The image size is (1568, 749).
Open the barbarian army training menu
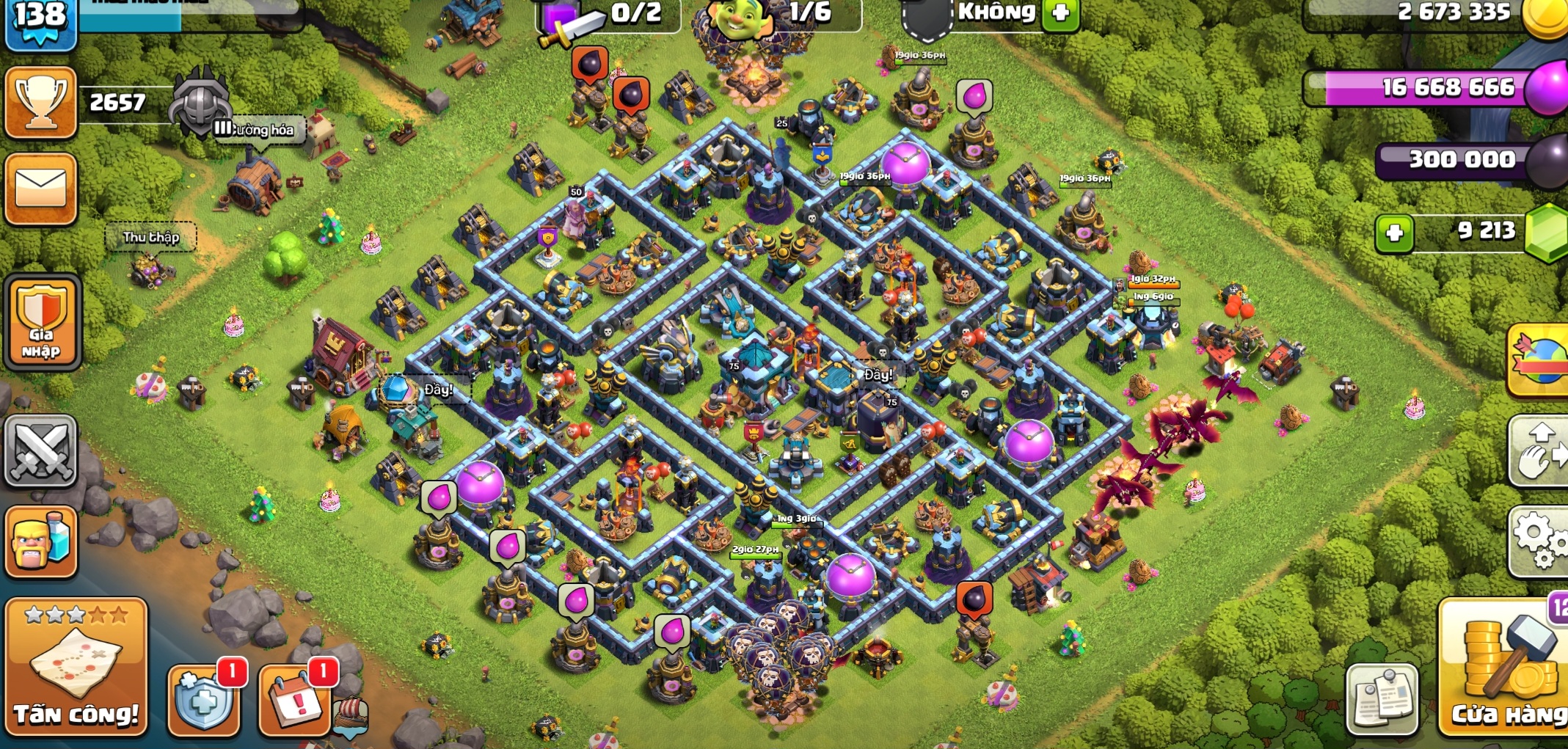41,541
